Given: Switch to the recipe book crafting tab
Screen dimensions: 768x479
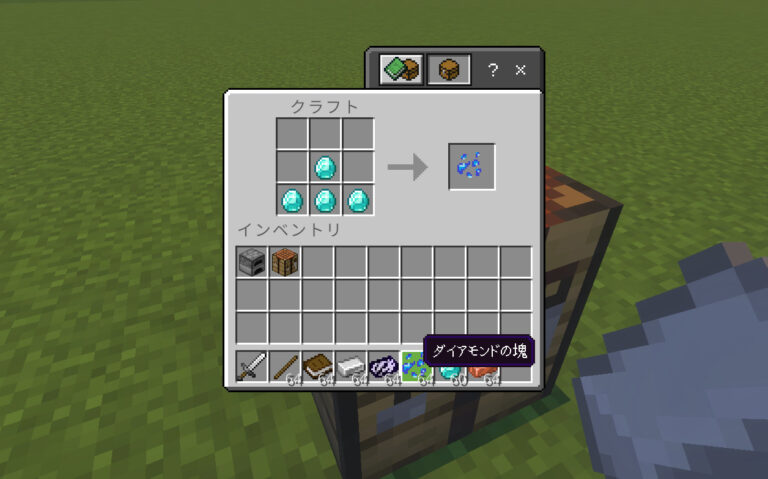Looking at the screenshot, I should point(402,70).
